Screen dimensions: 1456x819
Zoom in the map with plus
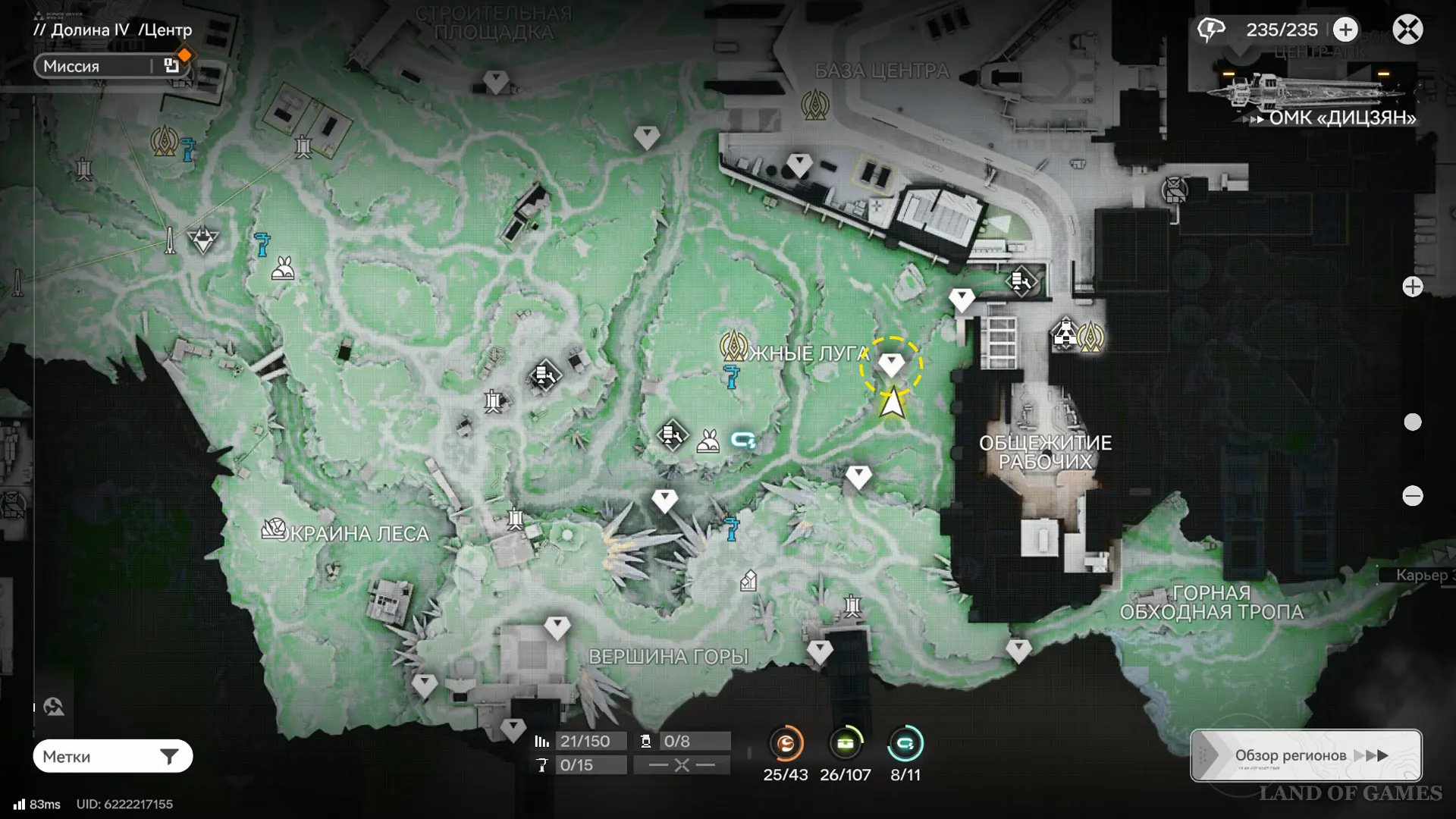1412,287
